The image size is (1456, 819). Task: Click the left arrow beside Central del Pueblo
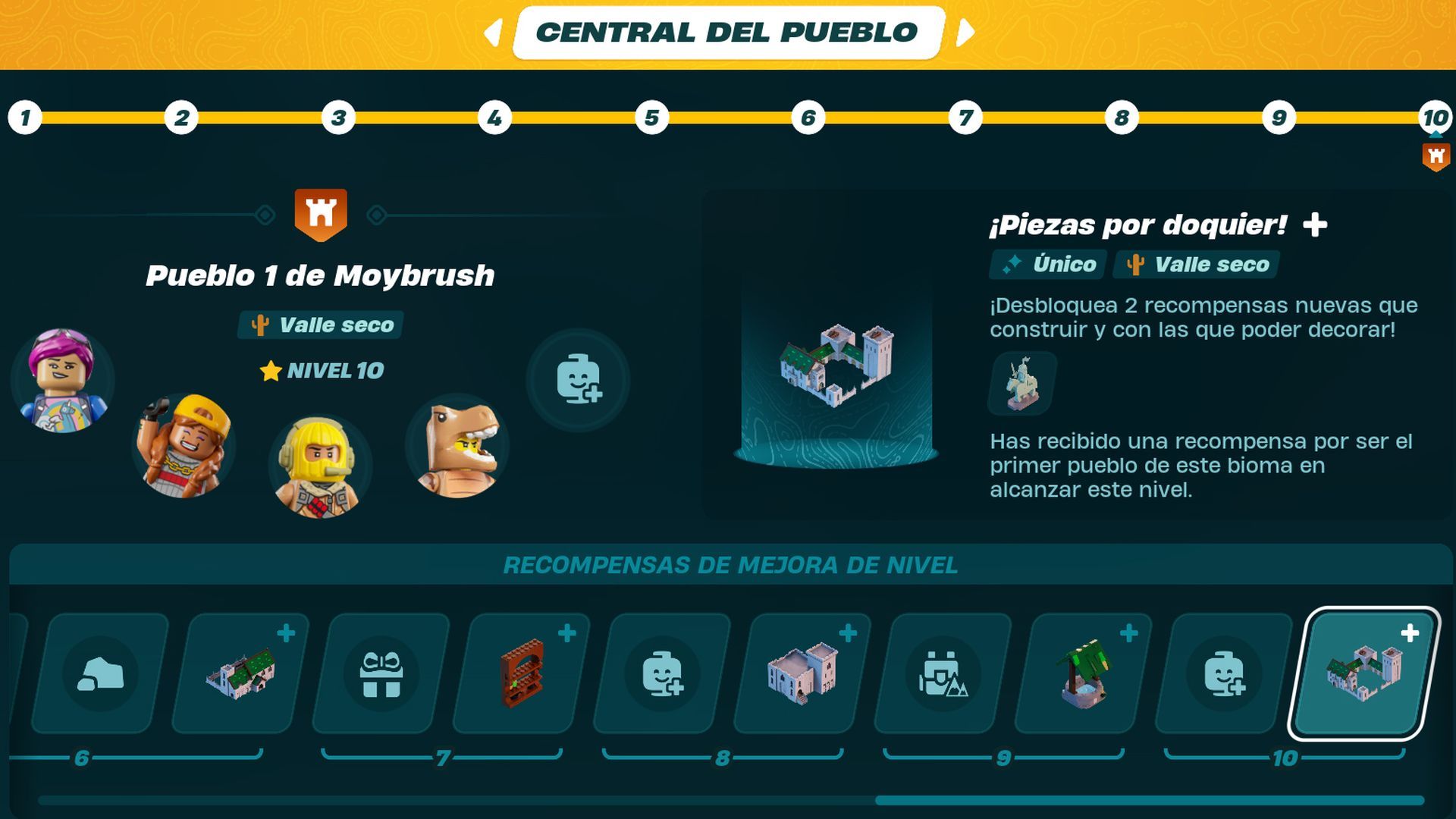[494, 32]
